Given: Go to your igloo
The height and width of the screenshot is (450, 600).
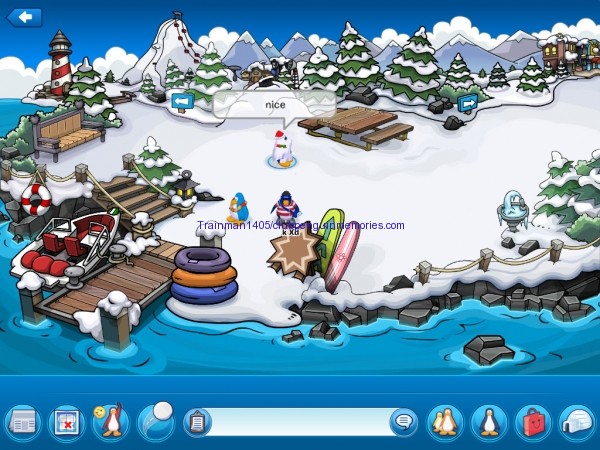Looking at the screenshot, I should (577, 422).
